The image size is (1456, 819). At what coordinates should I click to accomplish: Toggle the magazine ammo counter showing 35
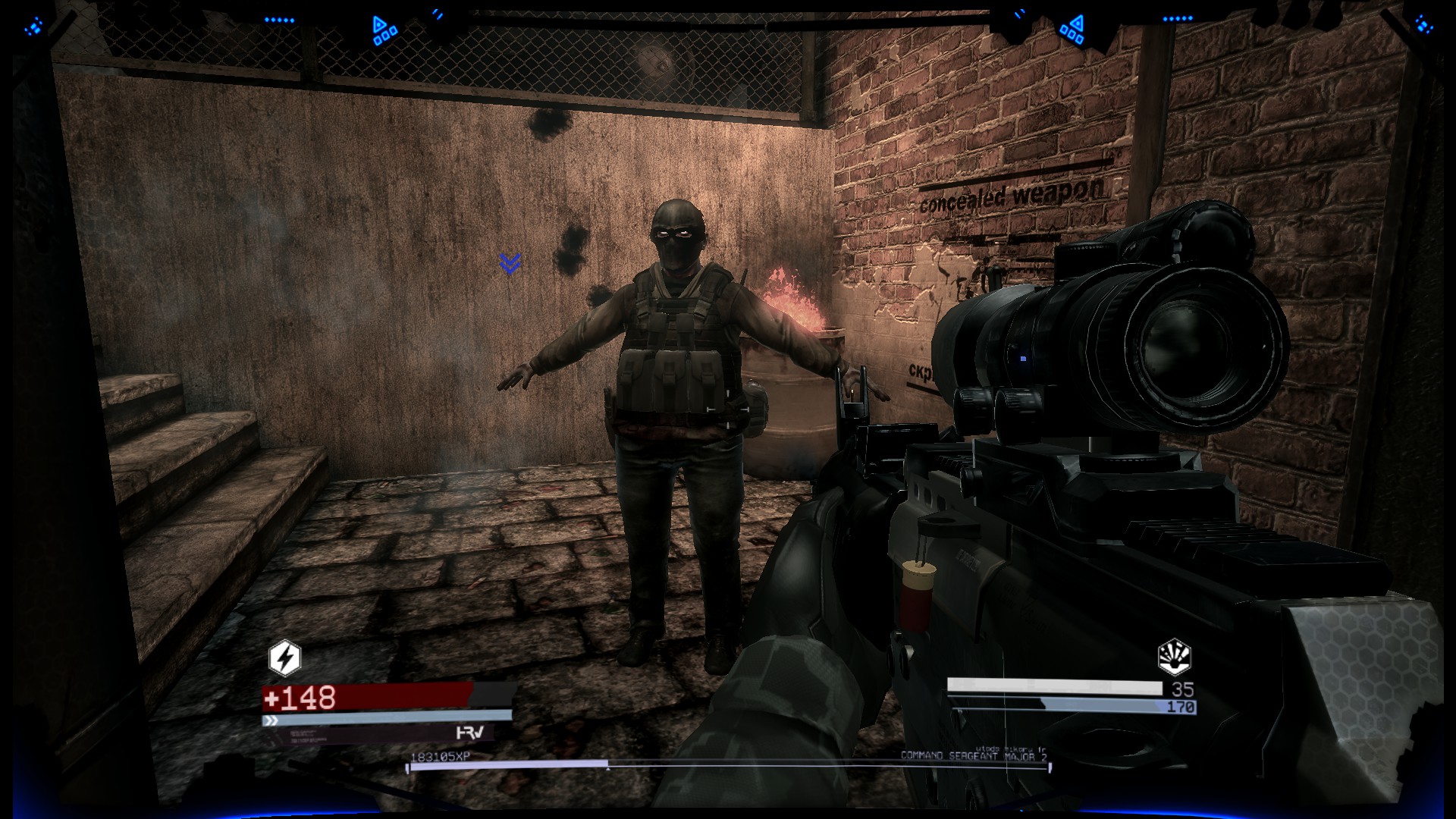pyautogui.click(x=1184, y=689)
